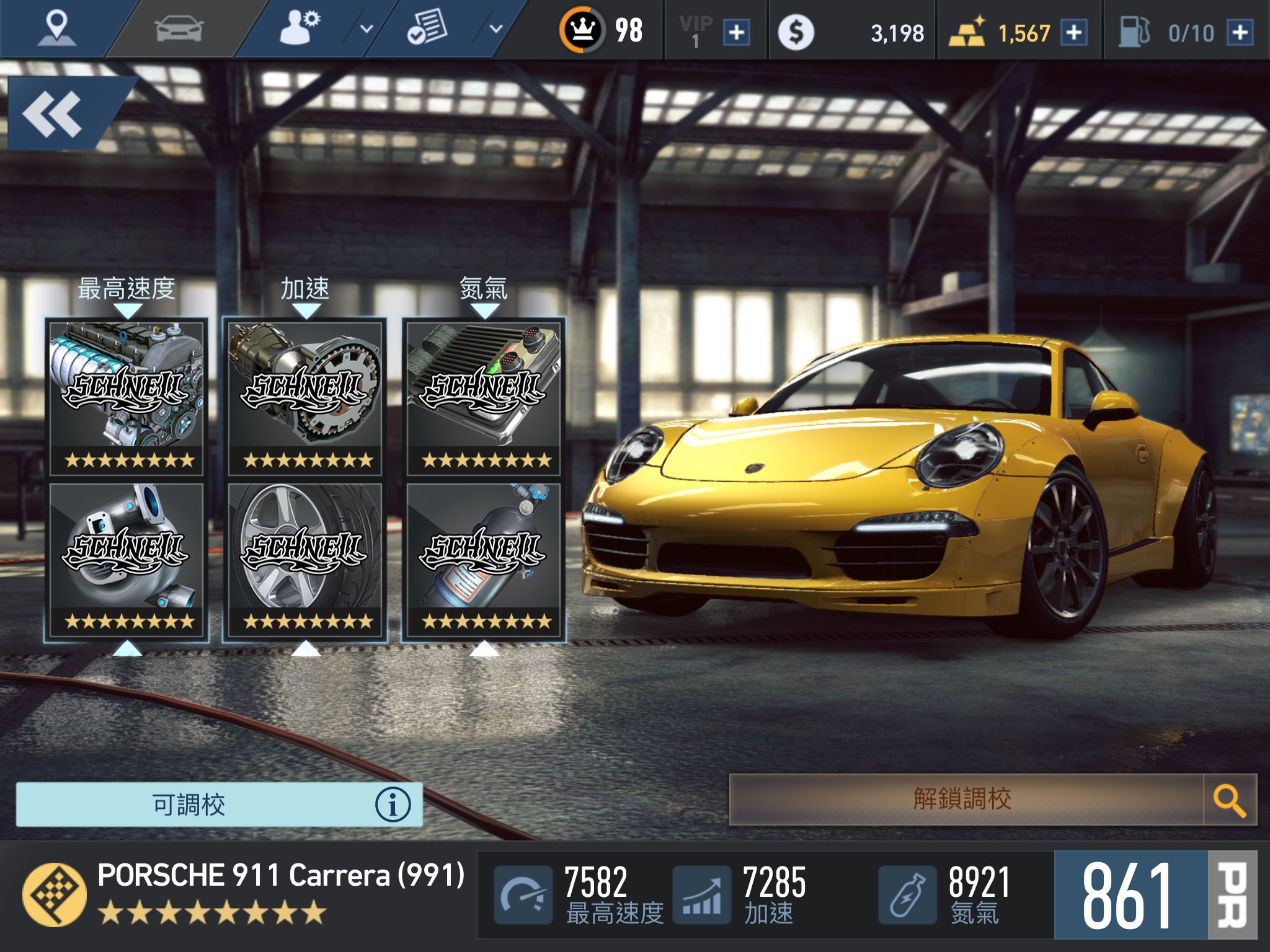The image size is (1270, 952).
Task: Switch to the car garage tab
Action: [x=179, y=29]
